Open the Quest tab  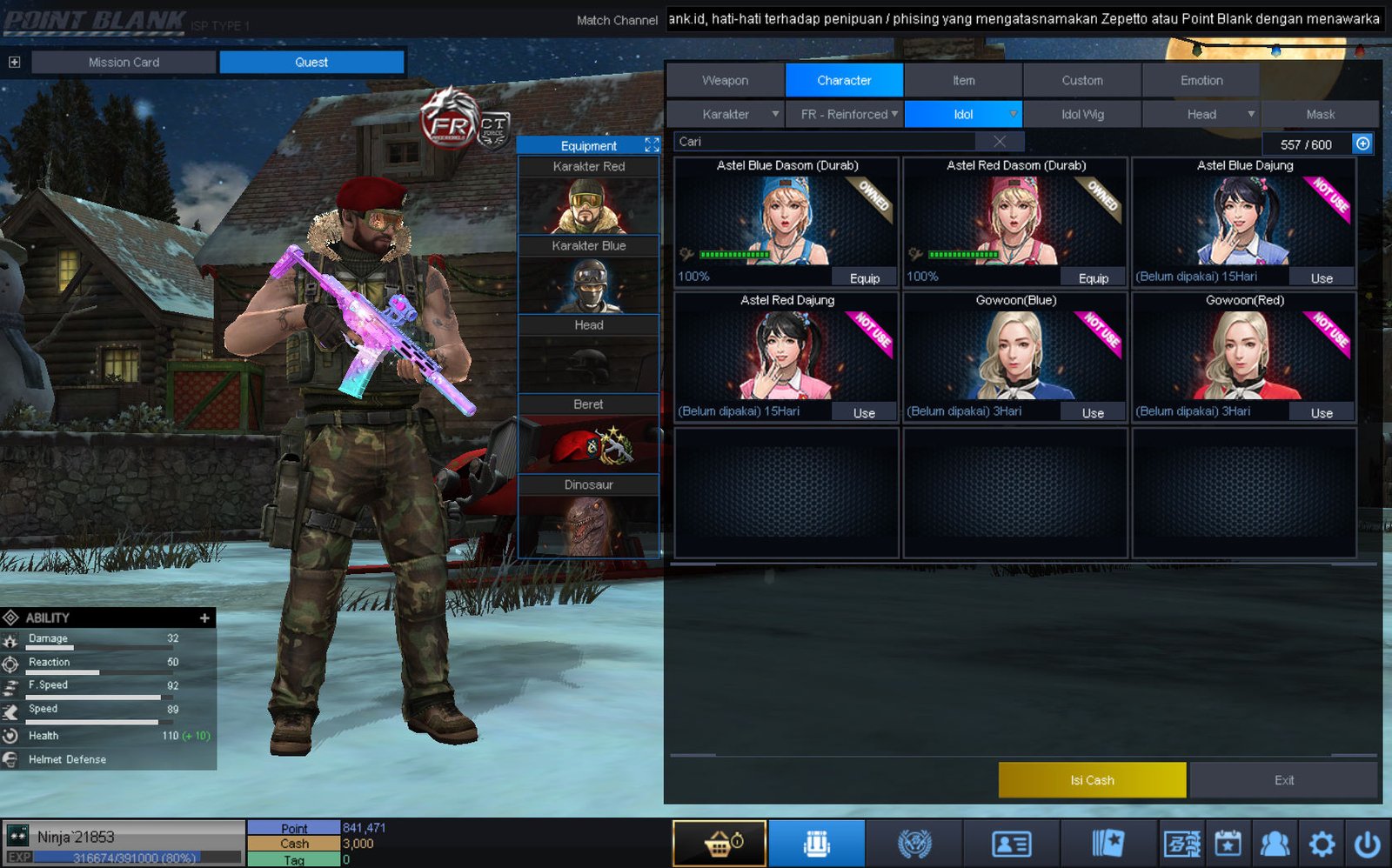pyautogui.click(x=311, y=62)
